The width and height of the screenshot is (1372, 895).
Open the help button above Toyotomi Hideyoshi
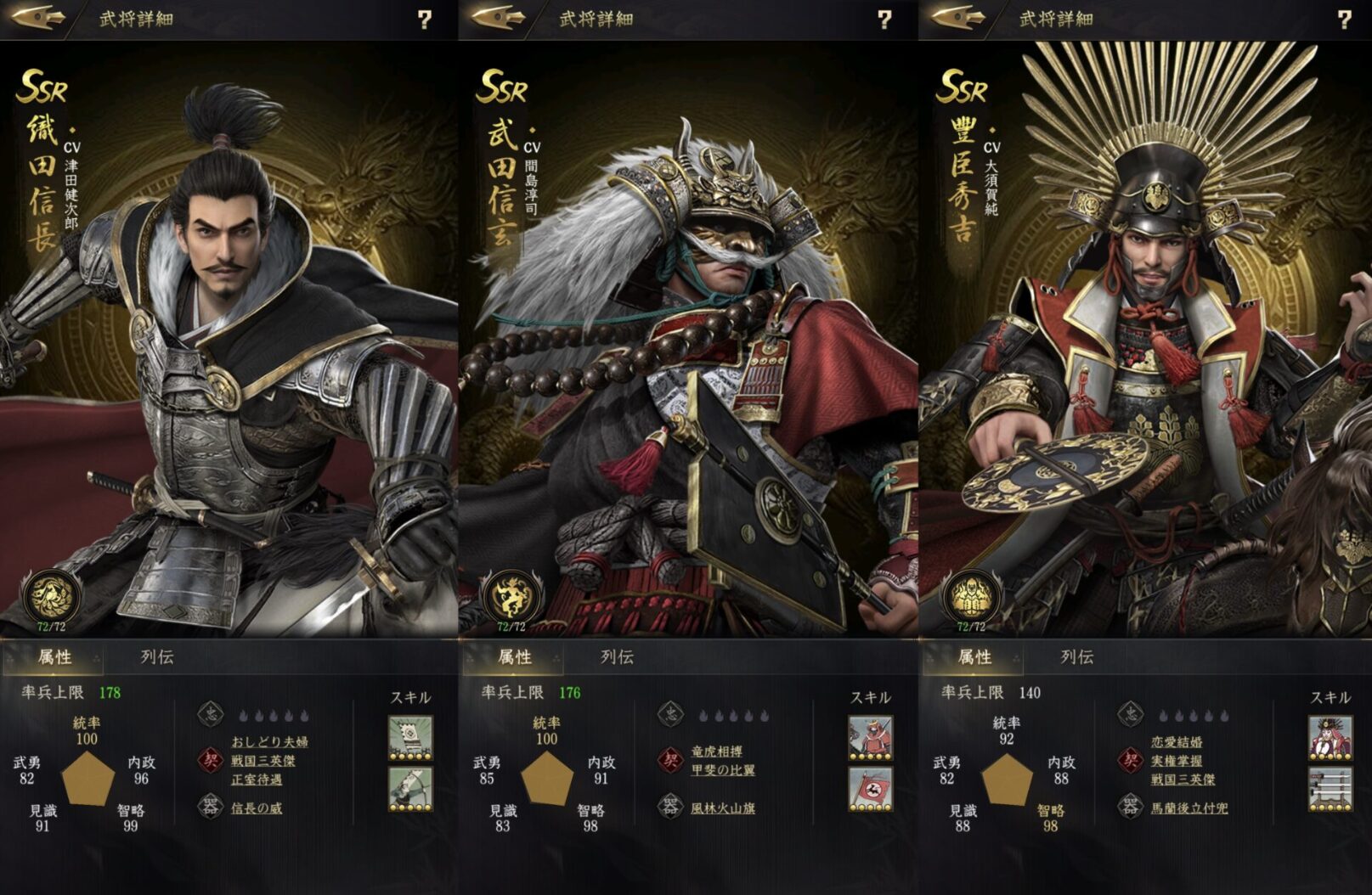click(x=1344, y=20)
